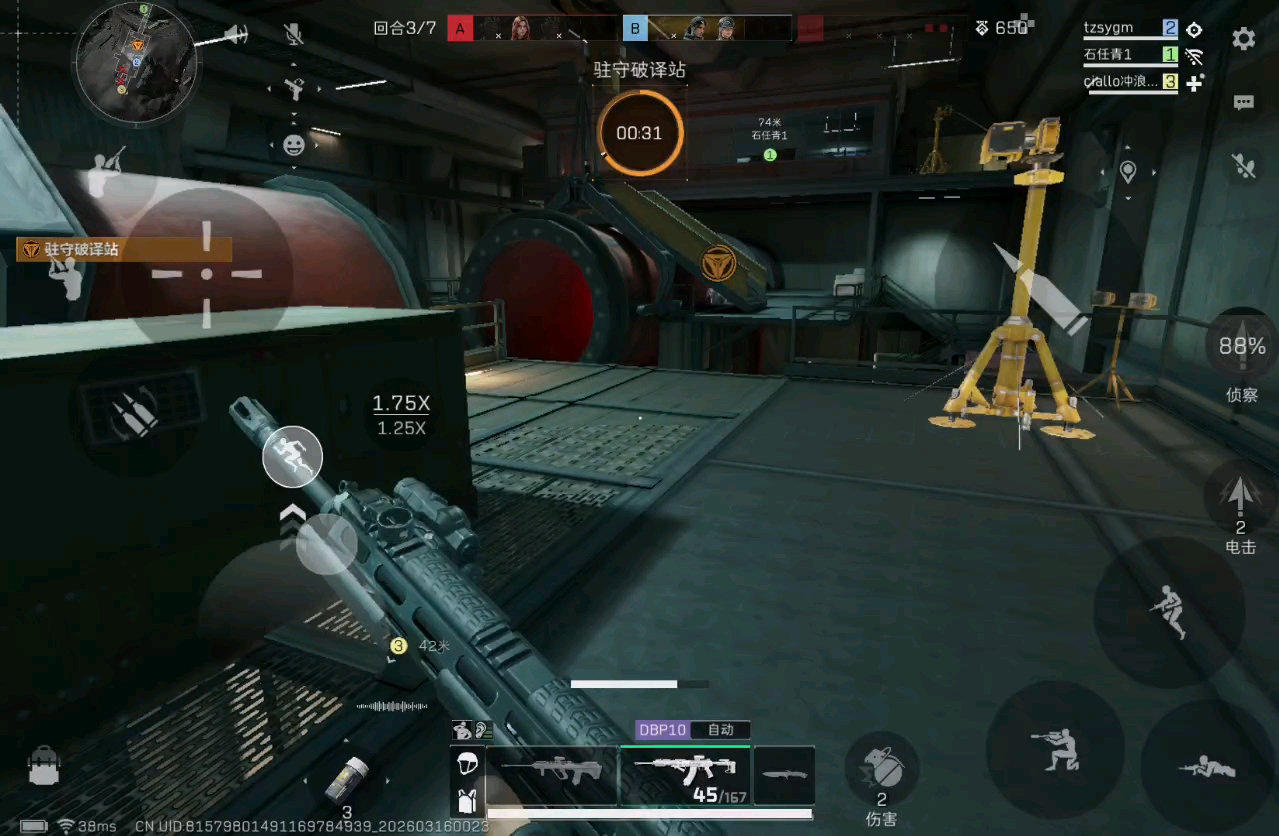Tap the jump stance button
This screenshot has height=836, width=1279.
[1168, 609]
